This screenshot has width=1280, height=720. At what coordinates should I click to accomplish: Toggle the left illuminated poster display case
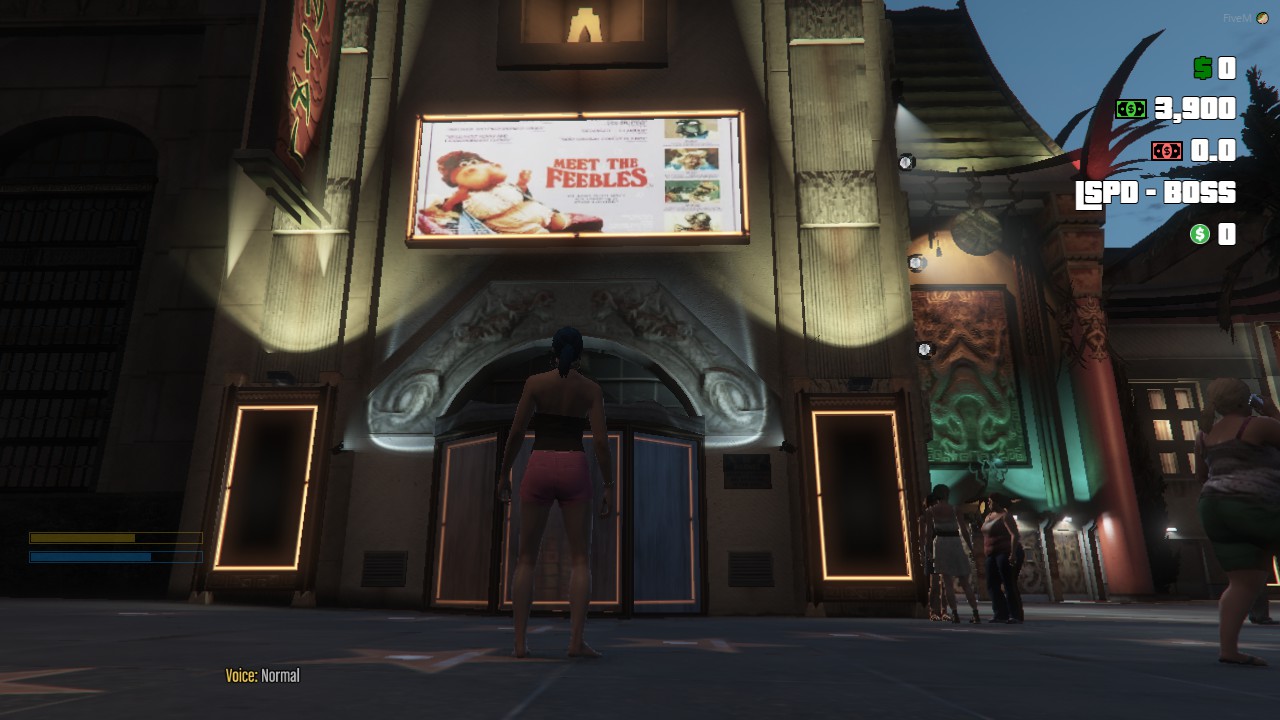pyautogui.click(x=266, y=490)
